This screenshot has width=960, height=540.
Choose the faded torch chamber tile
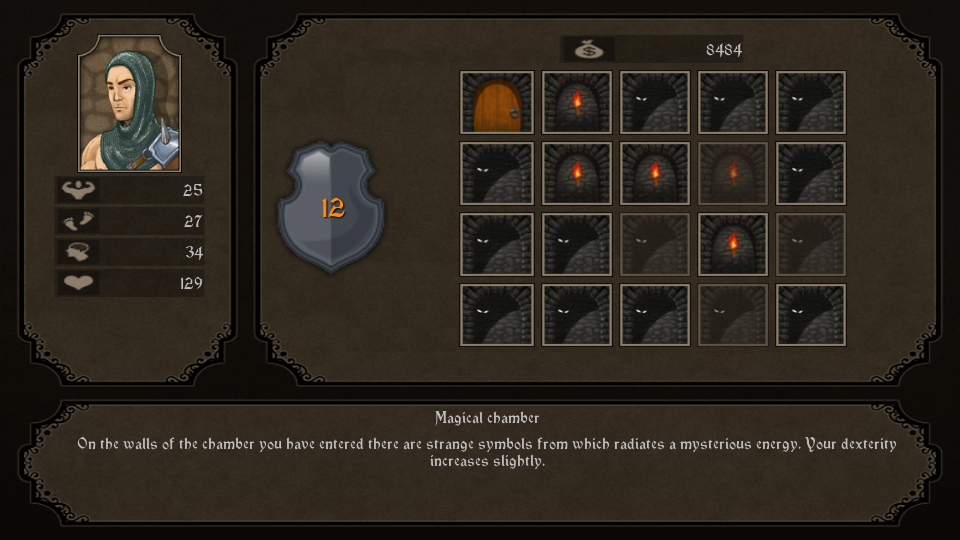[x=733, y=174]
